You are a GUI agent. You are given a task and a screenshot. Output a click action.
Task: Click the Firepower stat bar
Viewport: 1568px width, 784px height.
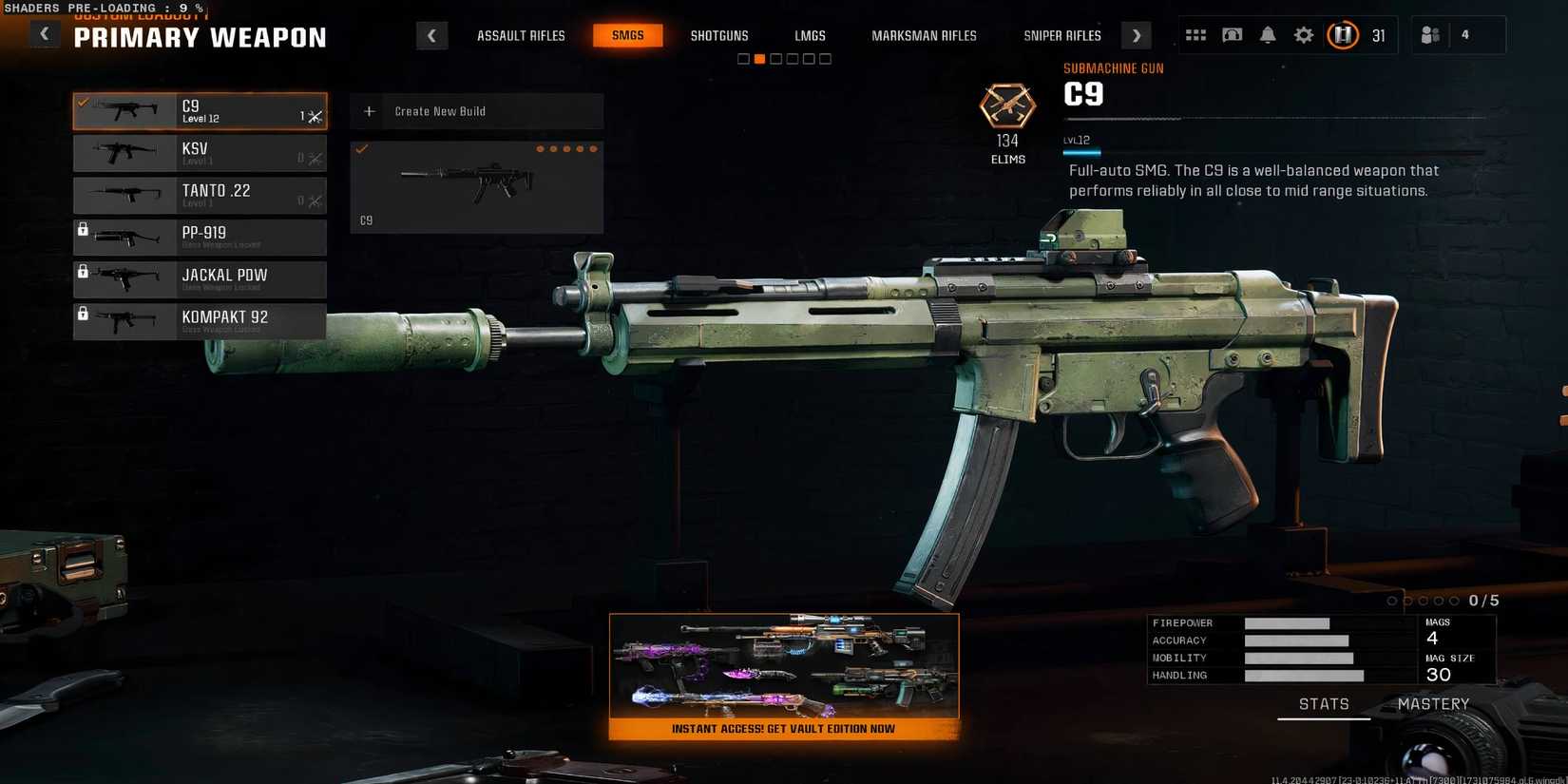point(1288,622)
